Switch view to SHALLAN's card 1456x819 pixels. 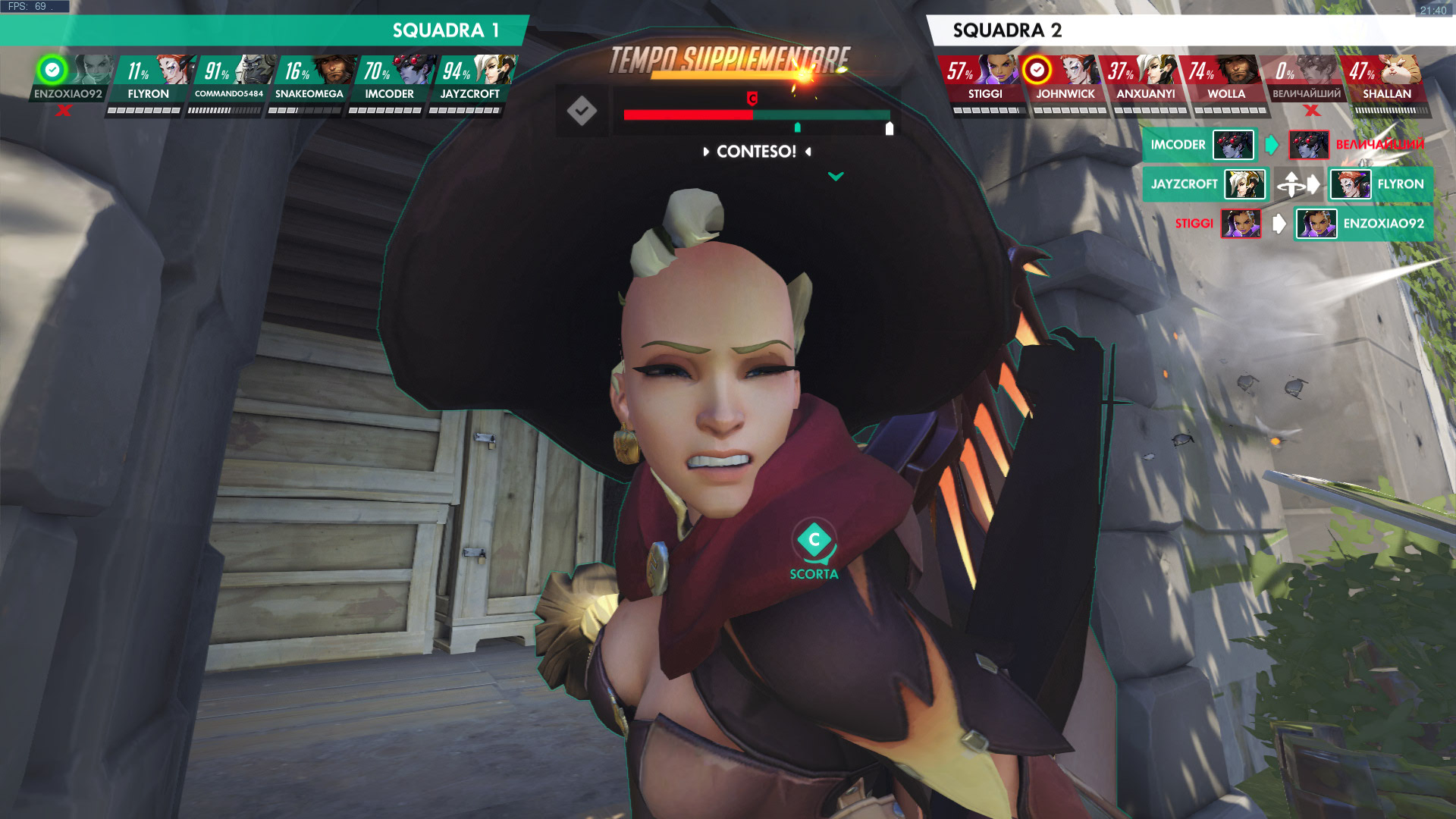click(x=1387, y=79)
